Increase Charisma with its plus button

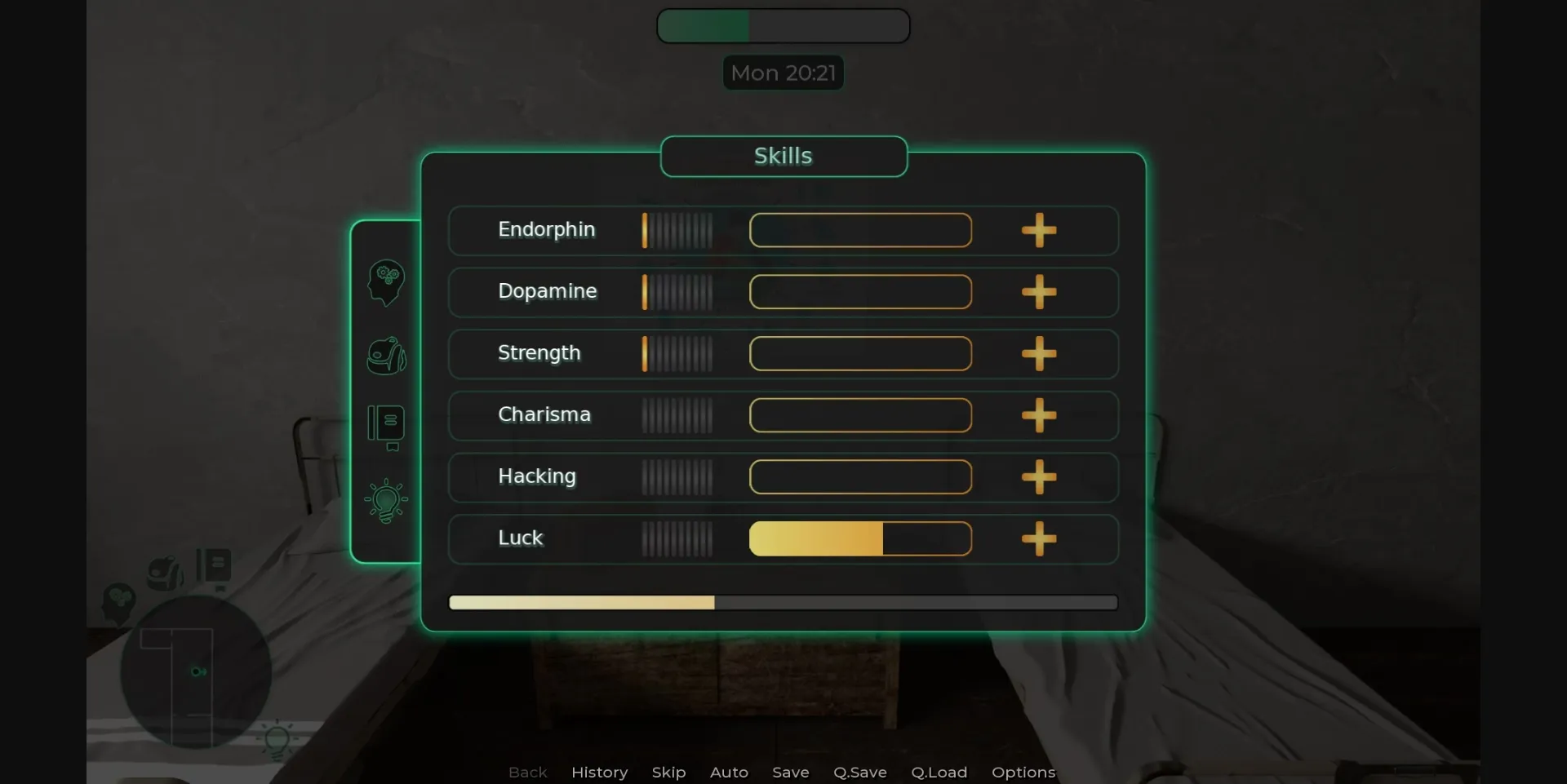tap(1040, 415)
